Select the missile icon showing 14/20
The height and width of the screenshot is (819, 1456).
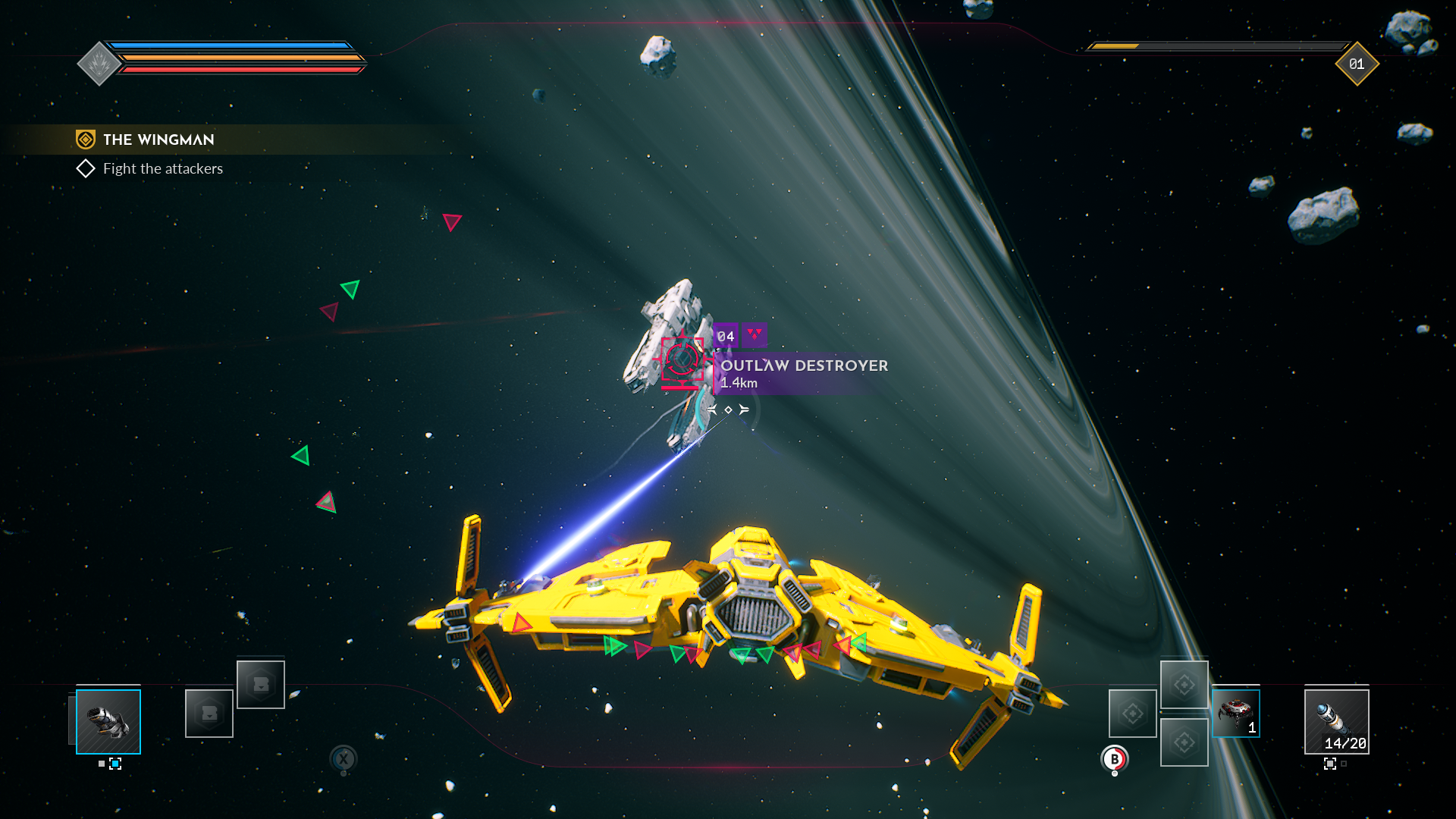point(1338,723)
